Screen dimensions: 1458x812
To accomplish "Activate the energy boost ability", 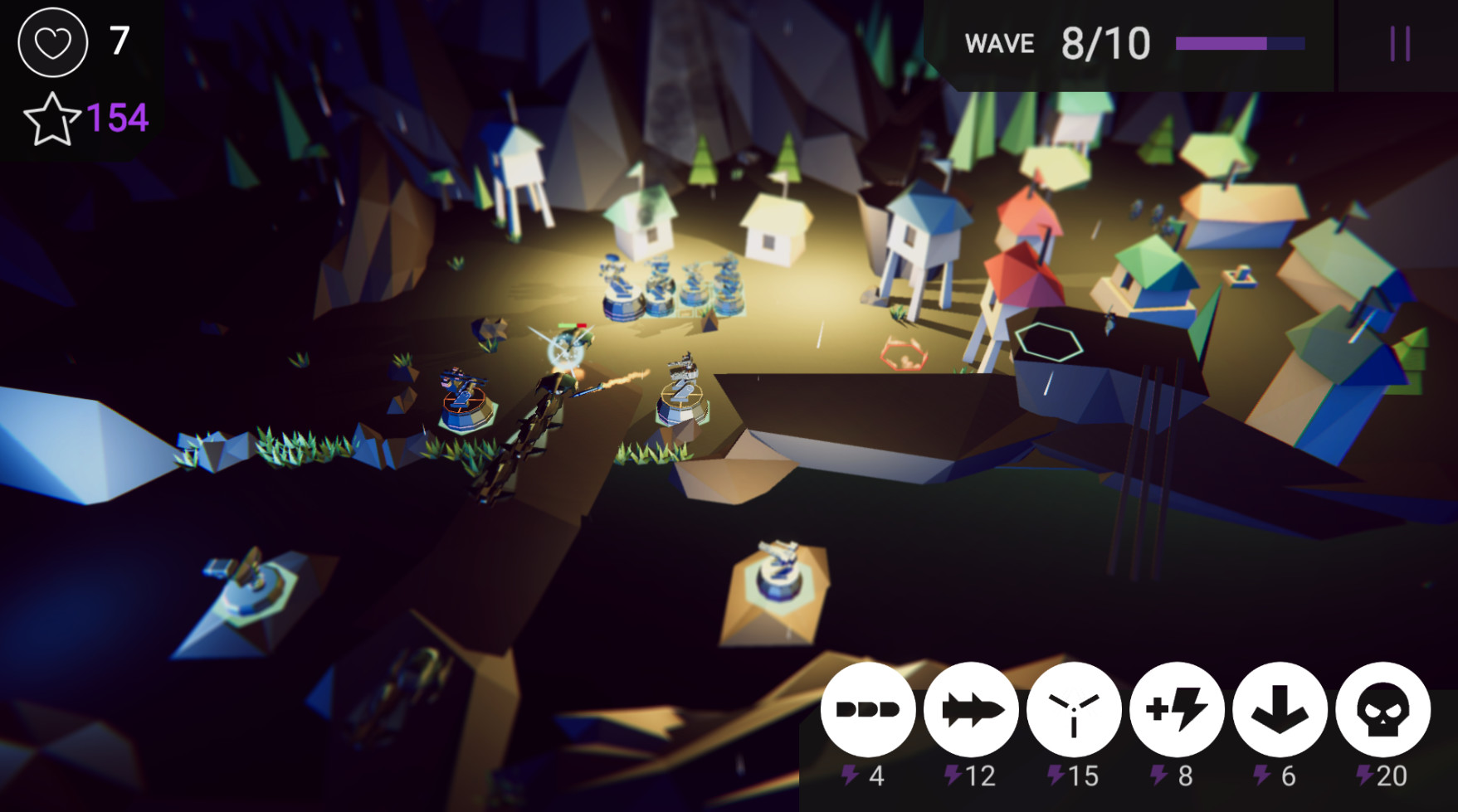I will click(1176, 710).
